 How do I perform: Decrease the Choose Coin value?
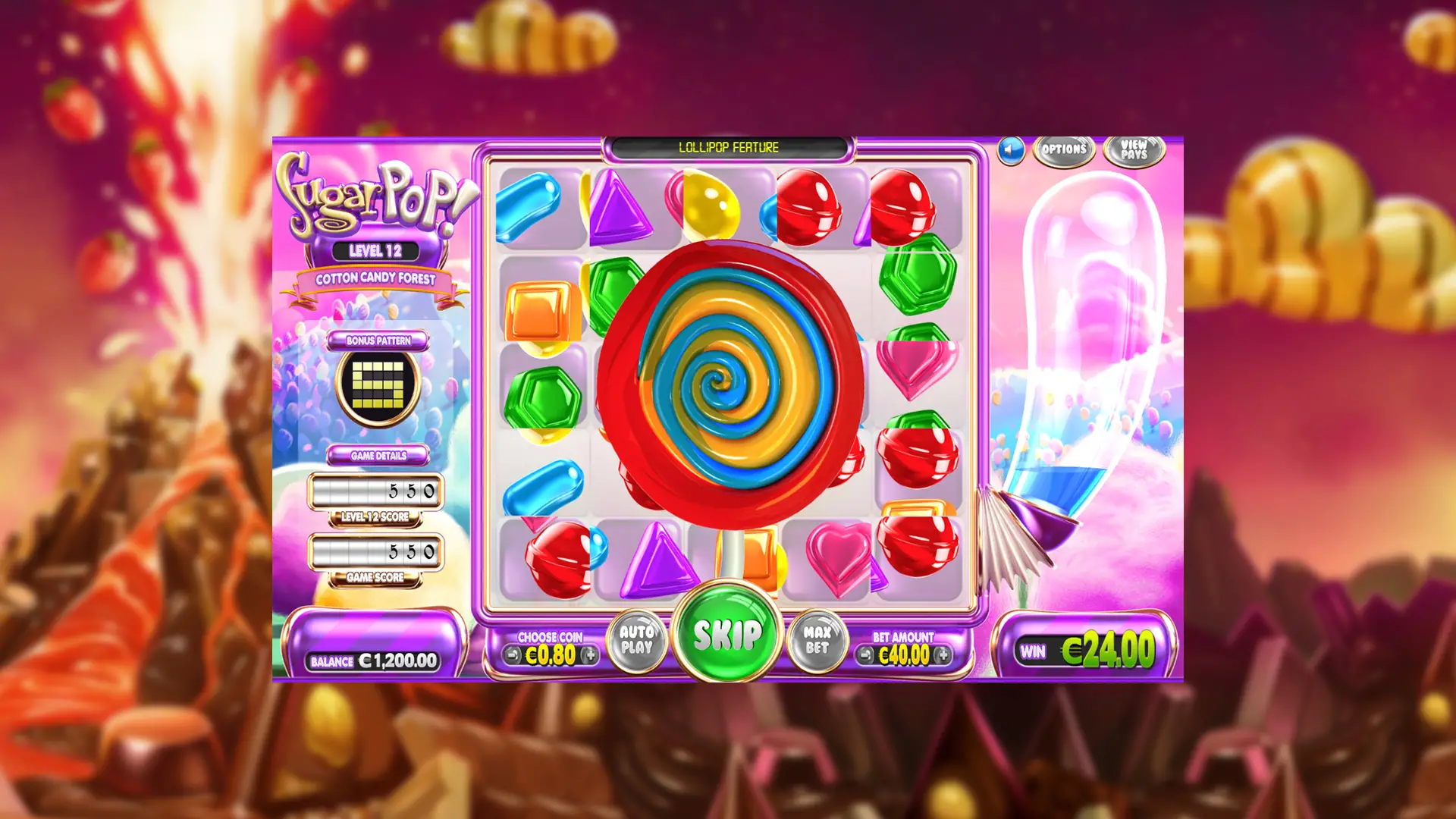pos(513,654)
